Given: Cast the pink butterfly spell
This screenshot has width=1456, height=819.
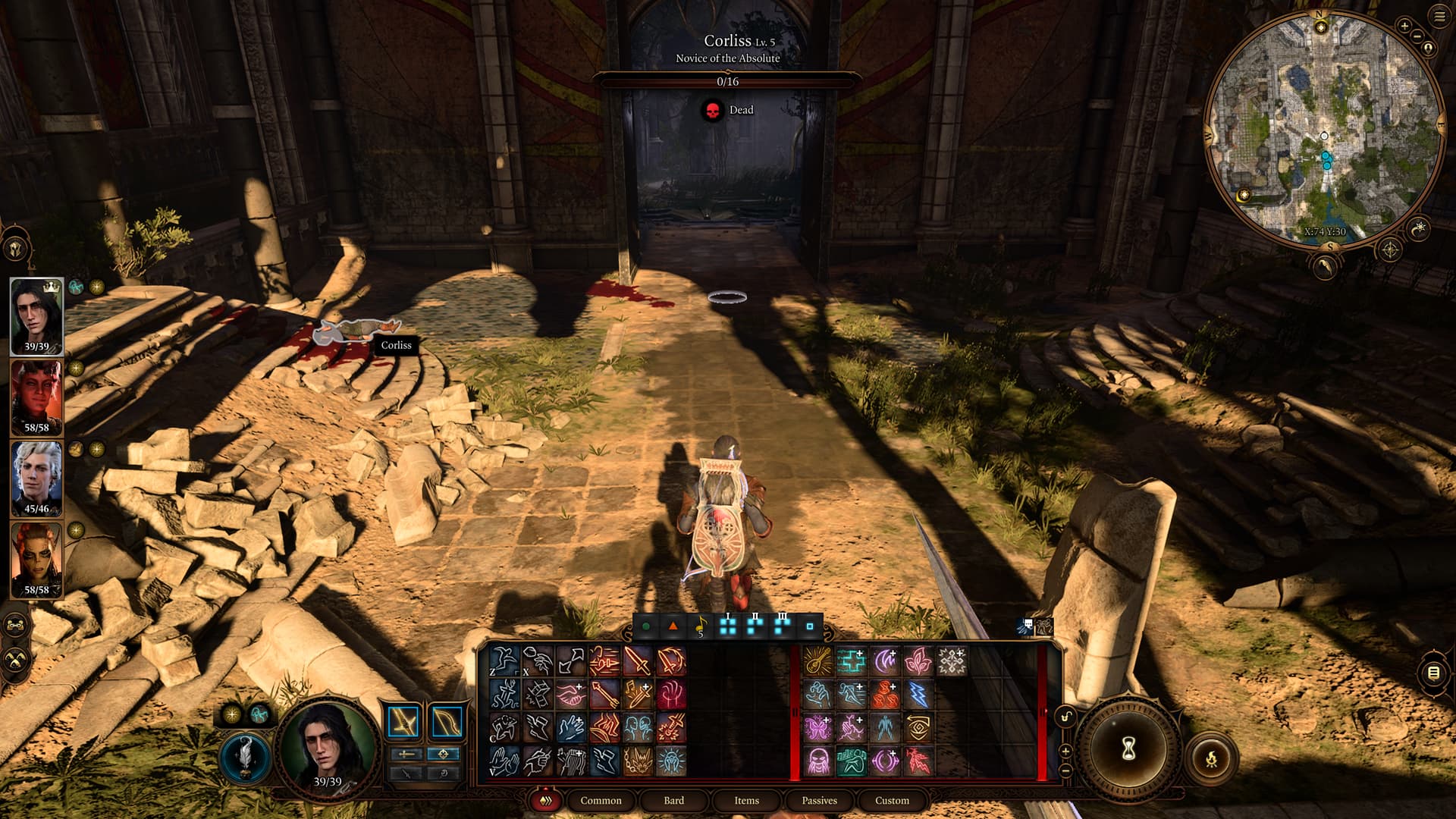Looking at the screenshot, I should 817,728.
